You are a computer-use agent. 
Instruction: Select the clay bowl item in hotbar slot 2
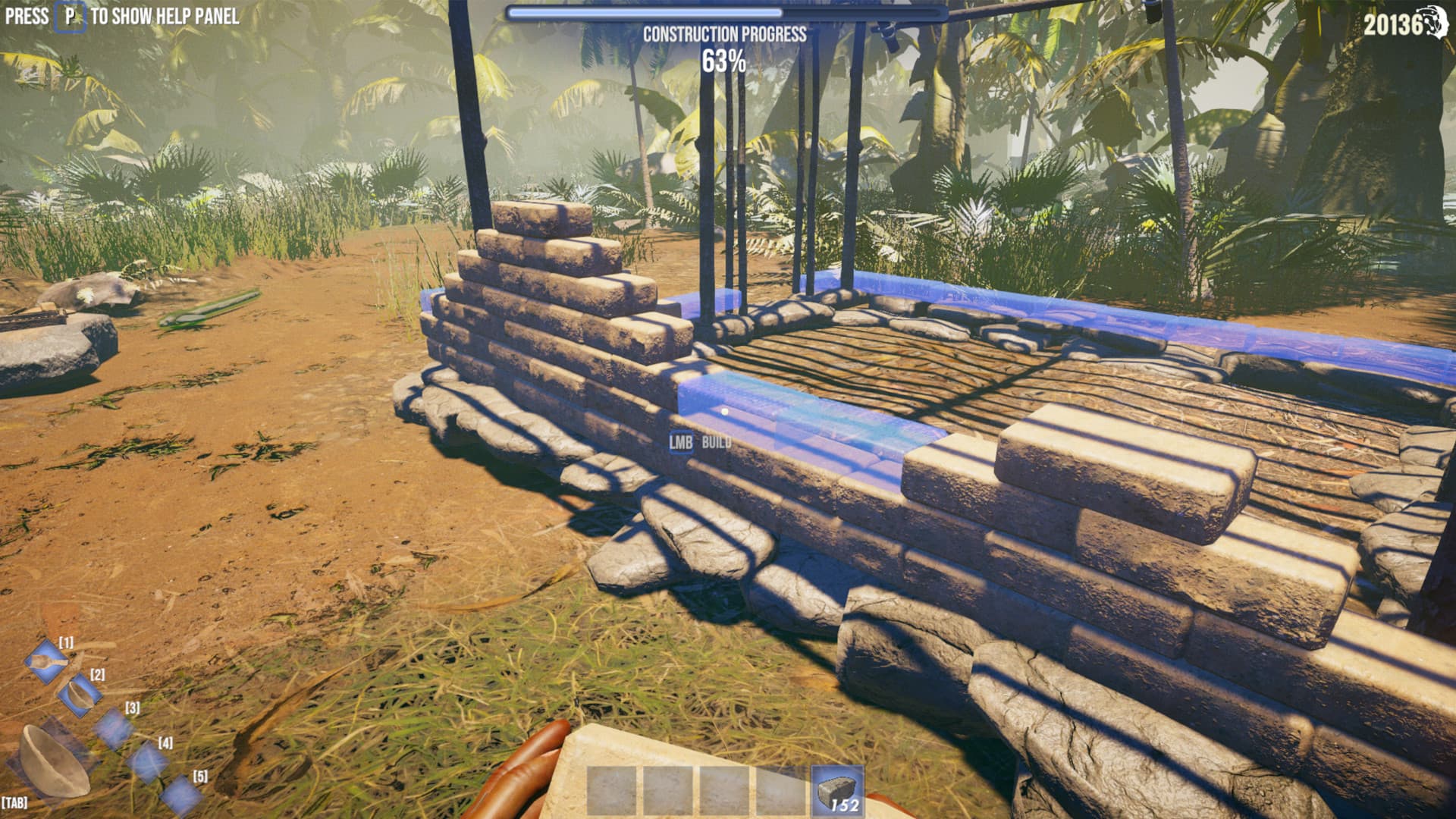click(x=80, y=695)
